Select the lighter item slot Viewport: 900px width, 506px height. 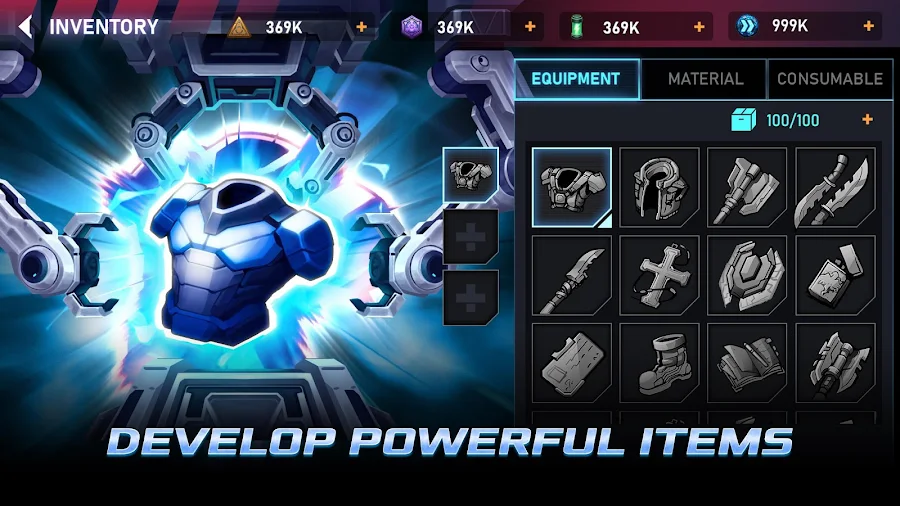click(x=835, y=275)
